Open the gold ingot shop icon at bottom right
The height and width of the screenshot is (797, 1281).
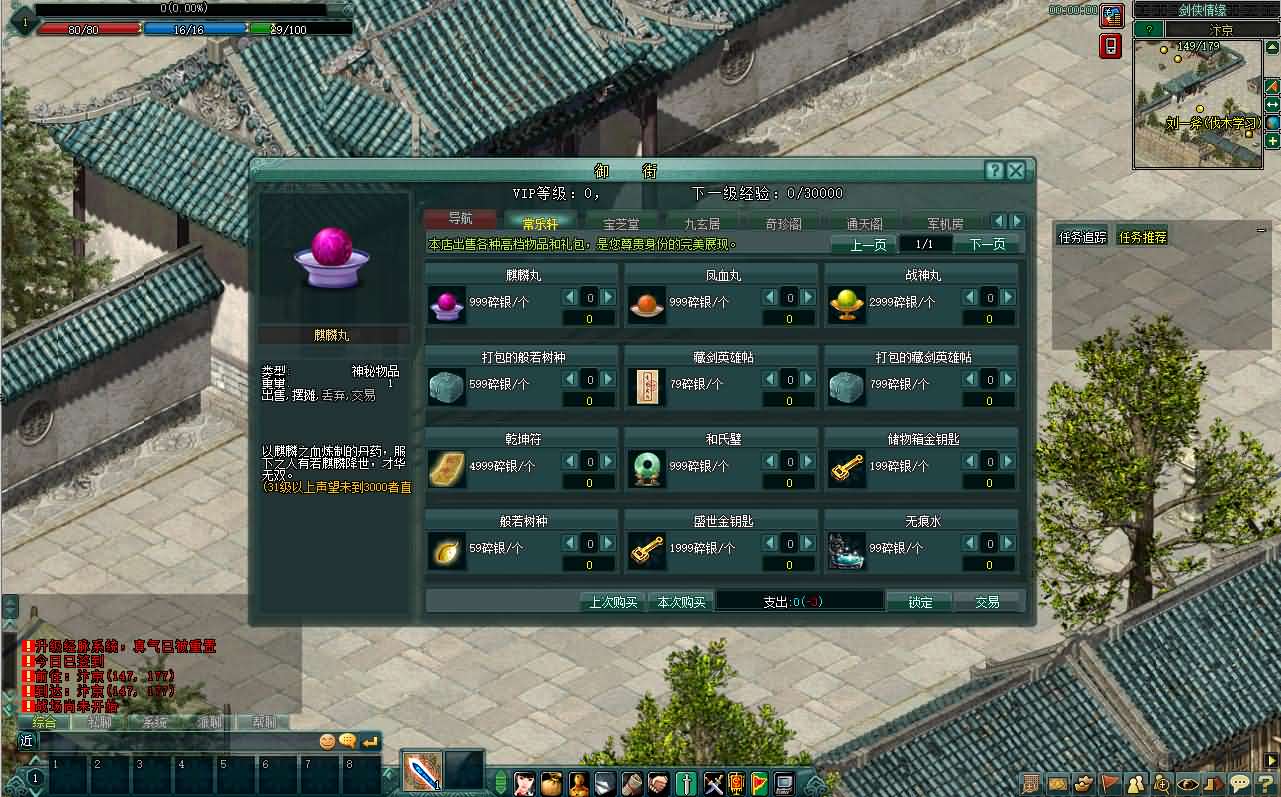[x=1084, y=784]
